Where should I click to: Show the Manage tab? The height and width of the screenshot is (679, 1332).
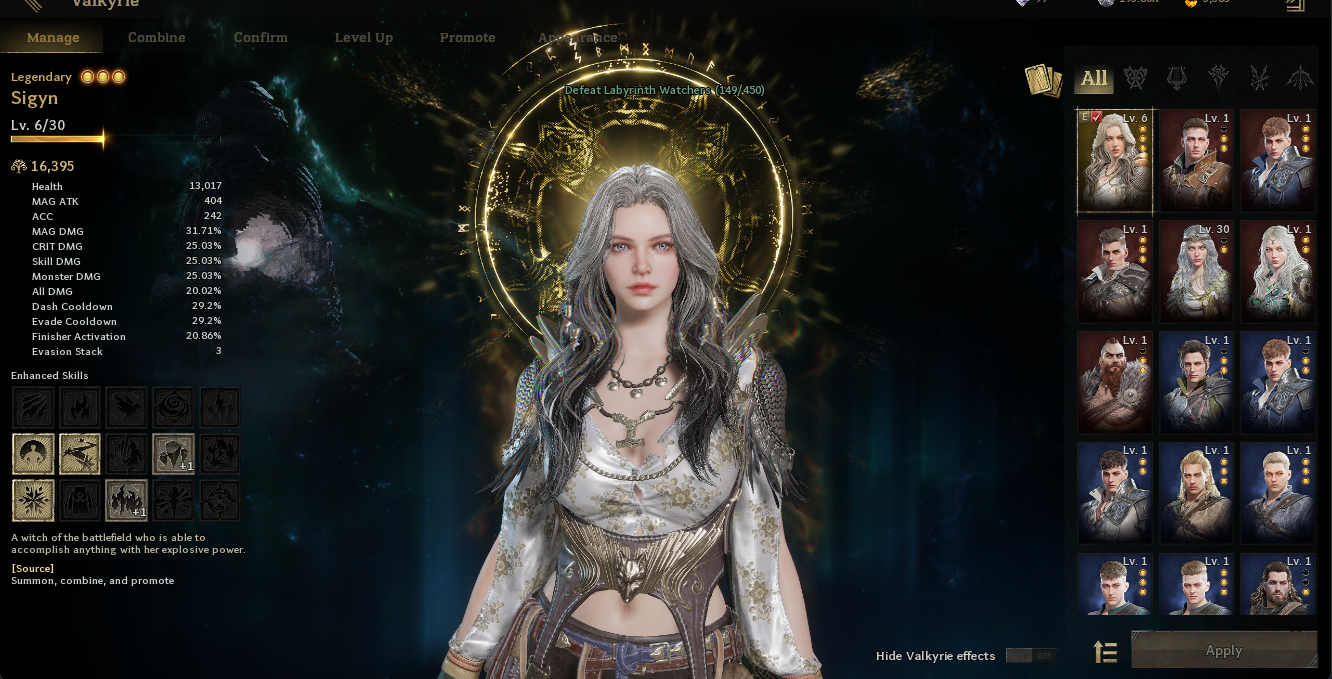[x=53, y=37]
